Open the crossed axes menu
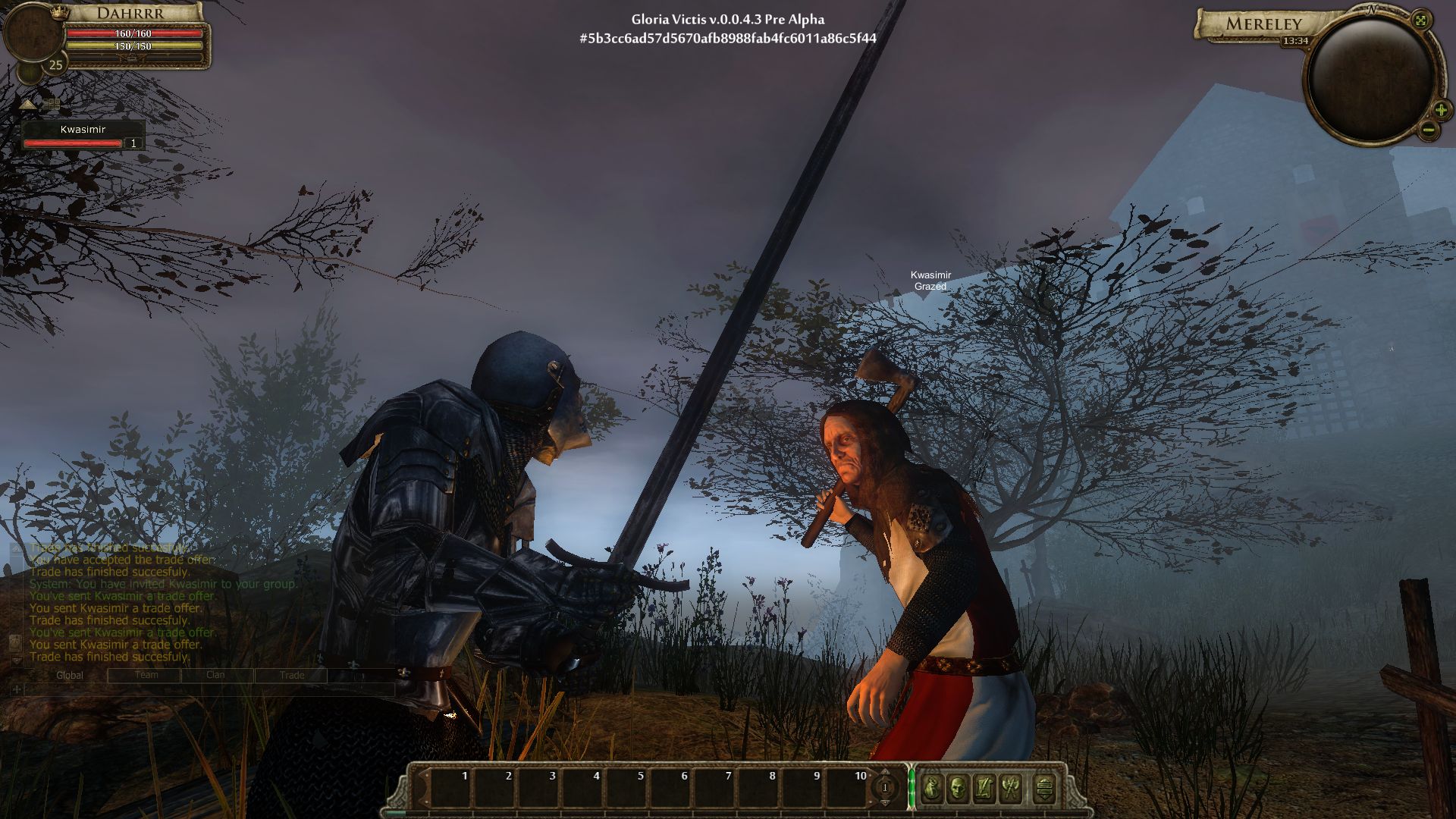 click(x=1010, y=789)
